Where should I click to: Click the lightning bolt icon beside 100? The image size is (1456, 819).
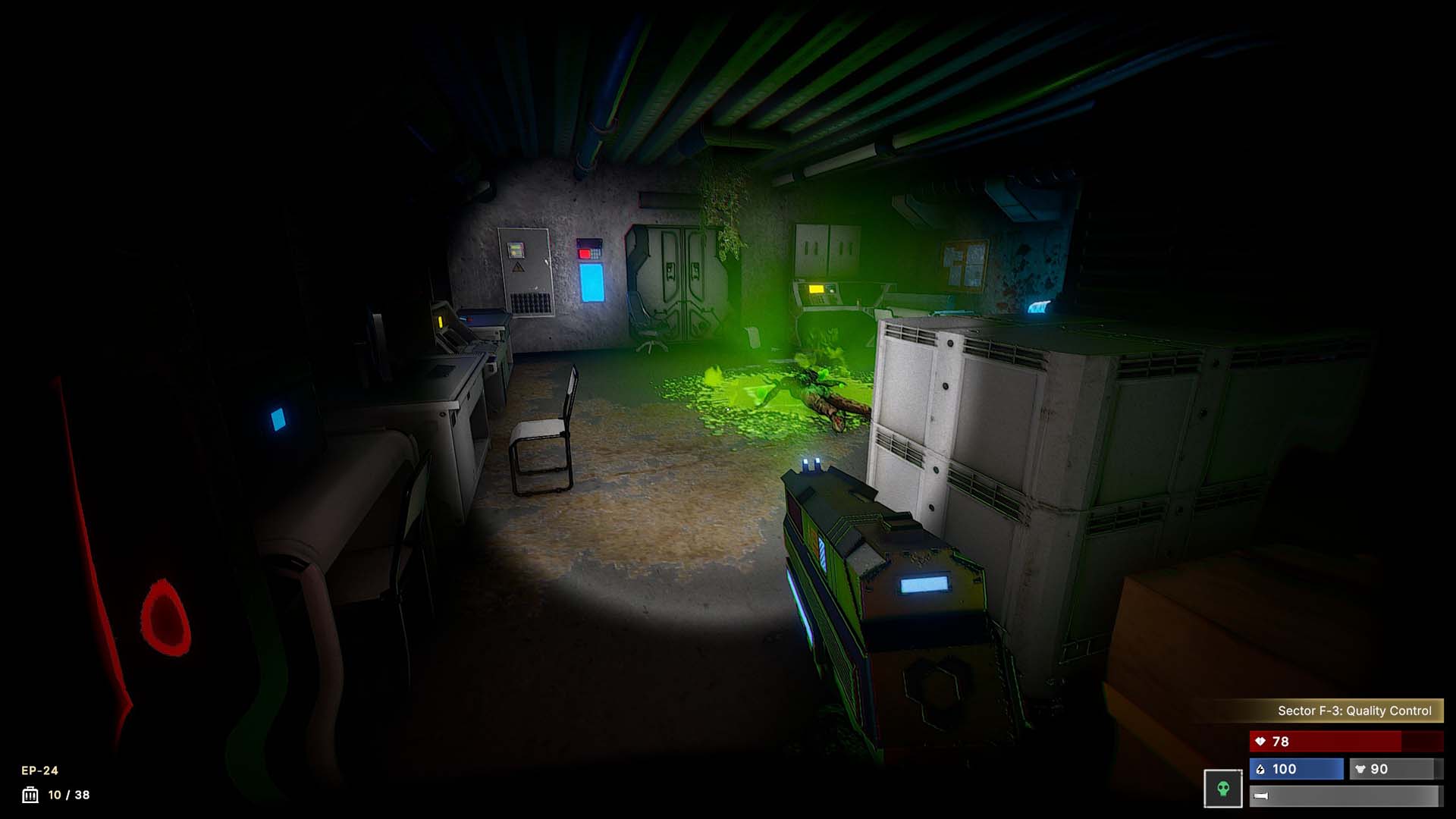1260,770
